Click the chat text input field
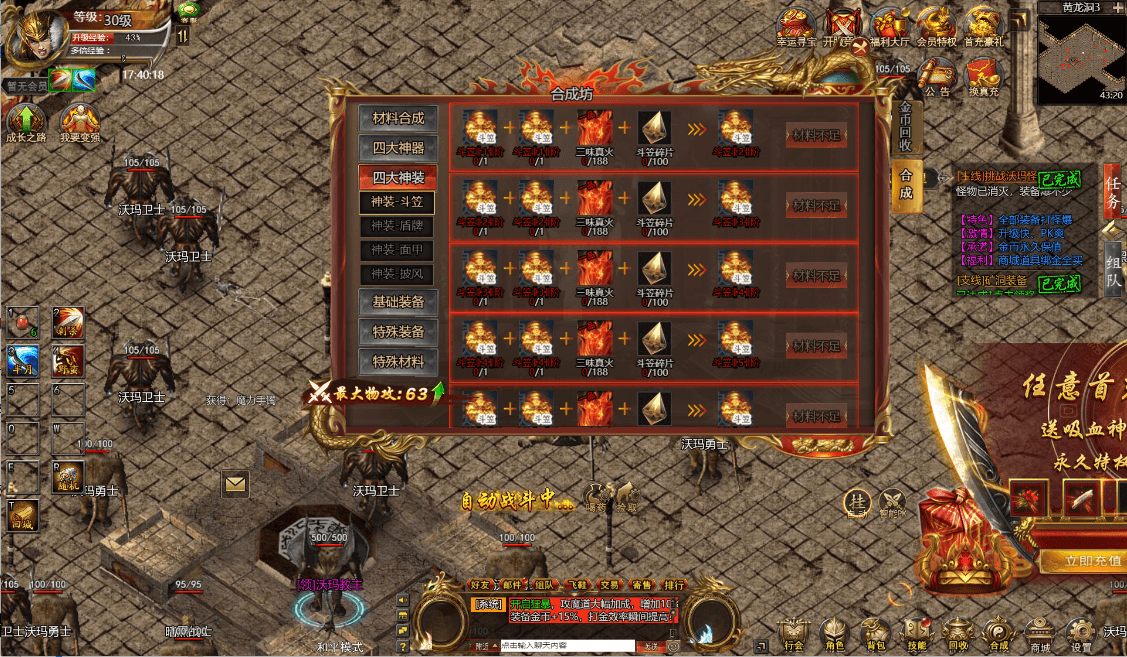Screen dimensions: 1127x657 click(565, 646)
